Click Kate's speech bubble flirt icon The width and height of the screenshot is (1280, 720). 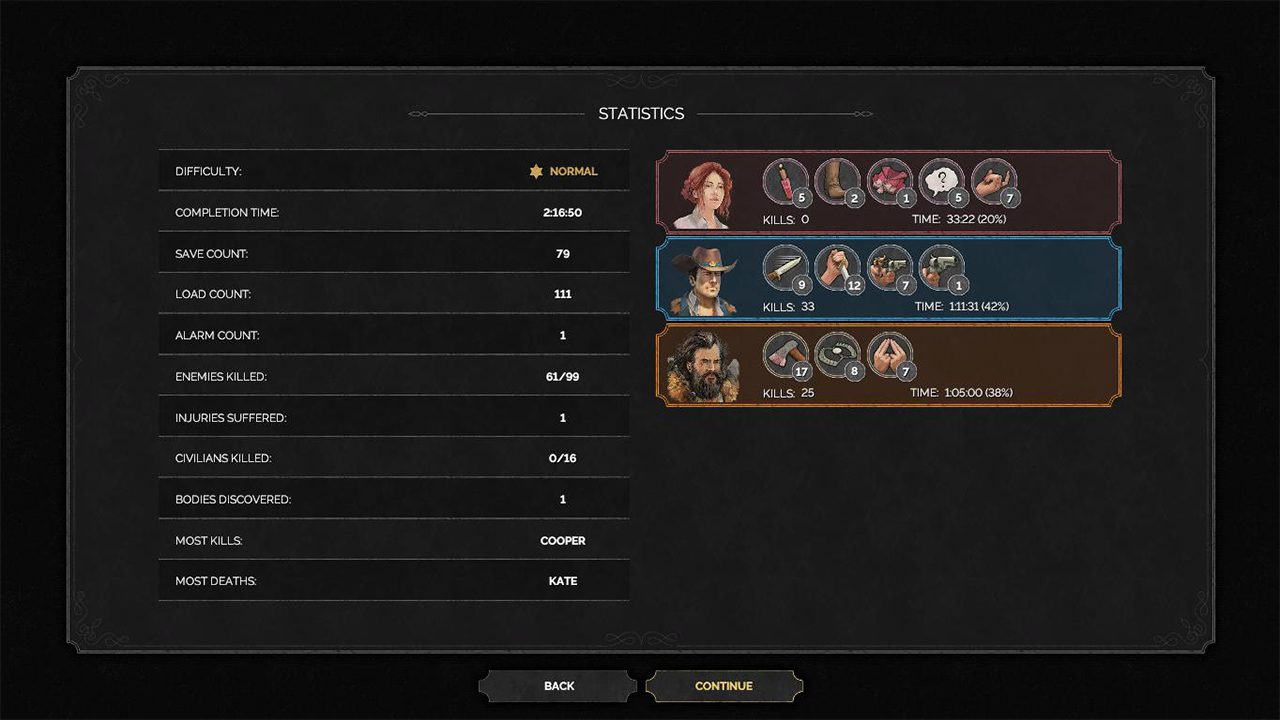941,181
